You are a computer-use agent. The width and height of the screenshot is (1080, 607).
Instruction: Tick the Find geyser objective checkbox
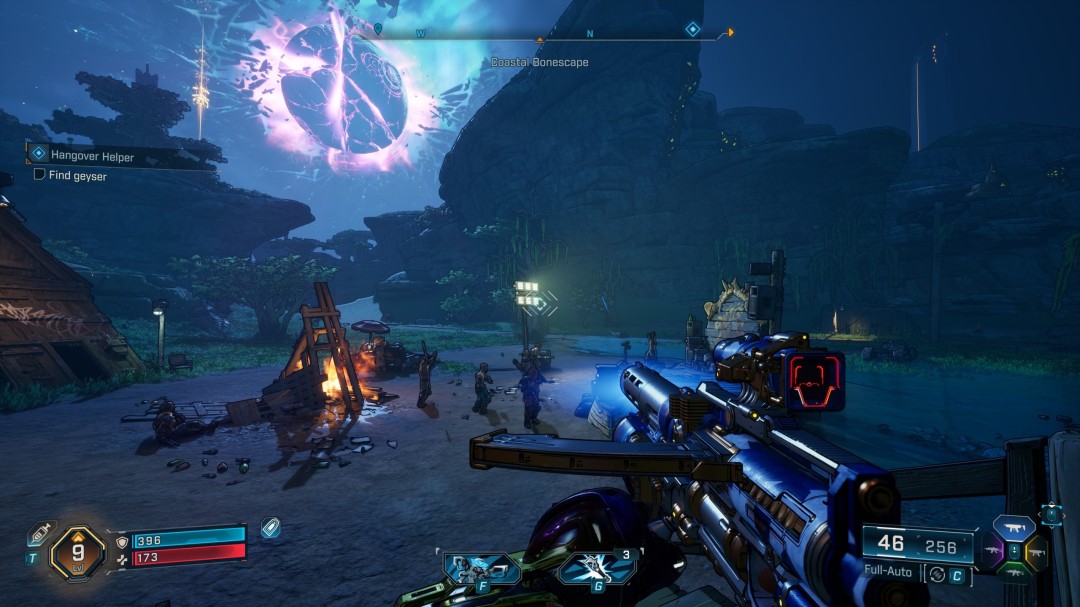[x=39, y=175]
